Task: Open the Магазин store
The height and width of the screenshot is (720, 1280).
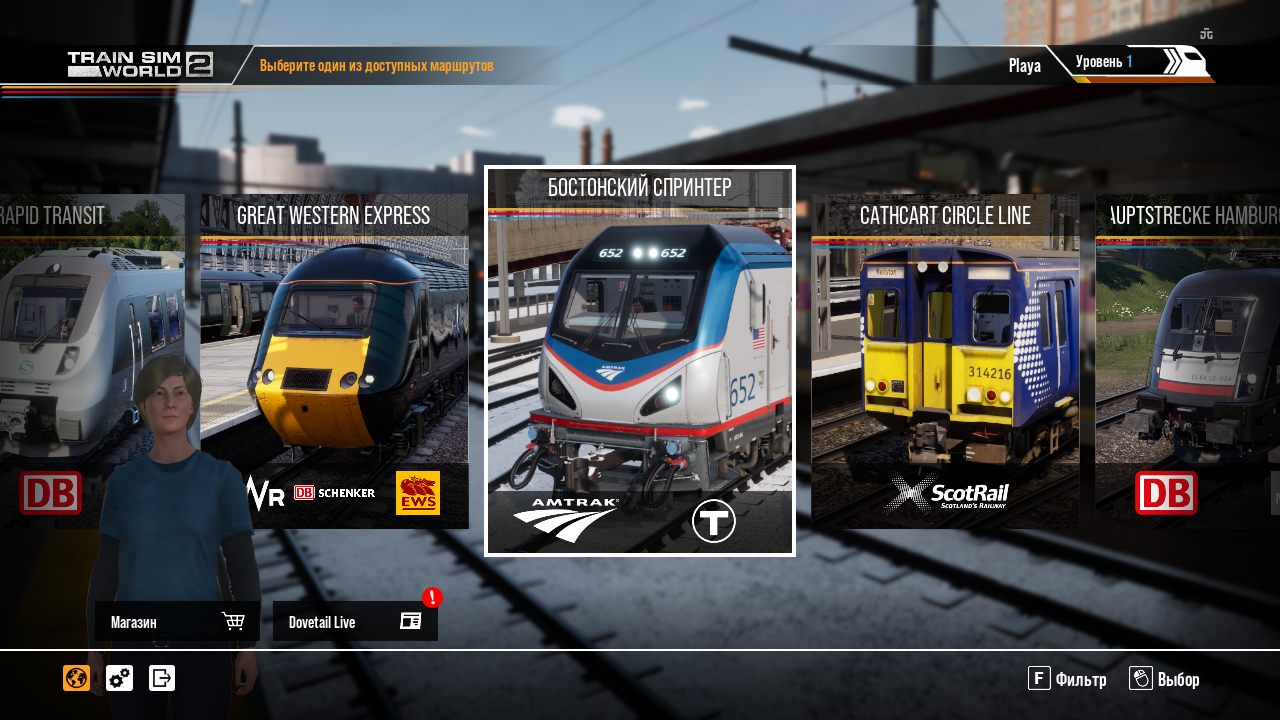Action: click(x=177, y=622)
